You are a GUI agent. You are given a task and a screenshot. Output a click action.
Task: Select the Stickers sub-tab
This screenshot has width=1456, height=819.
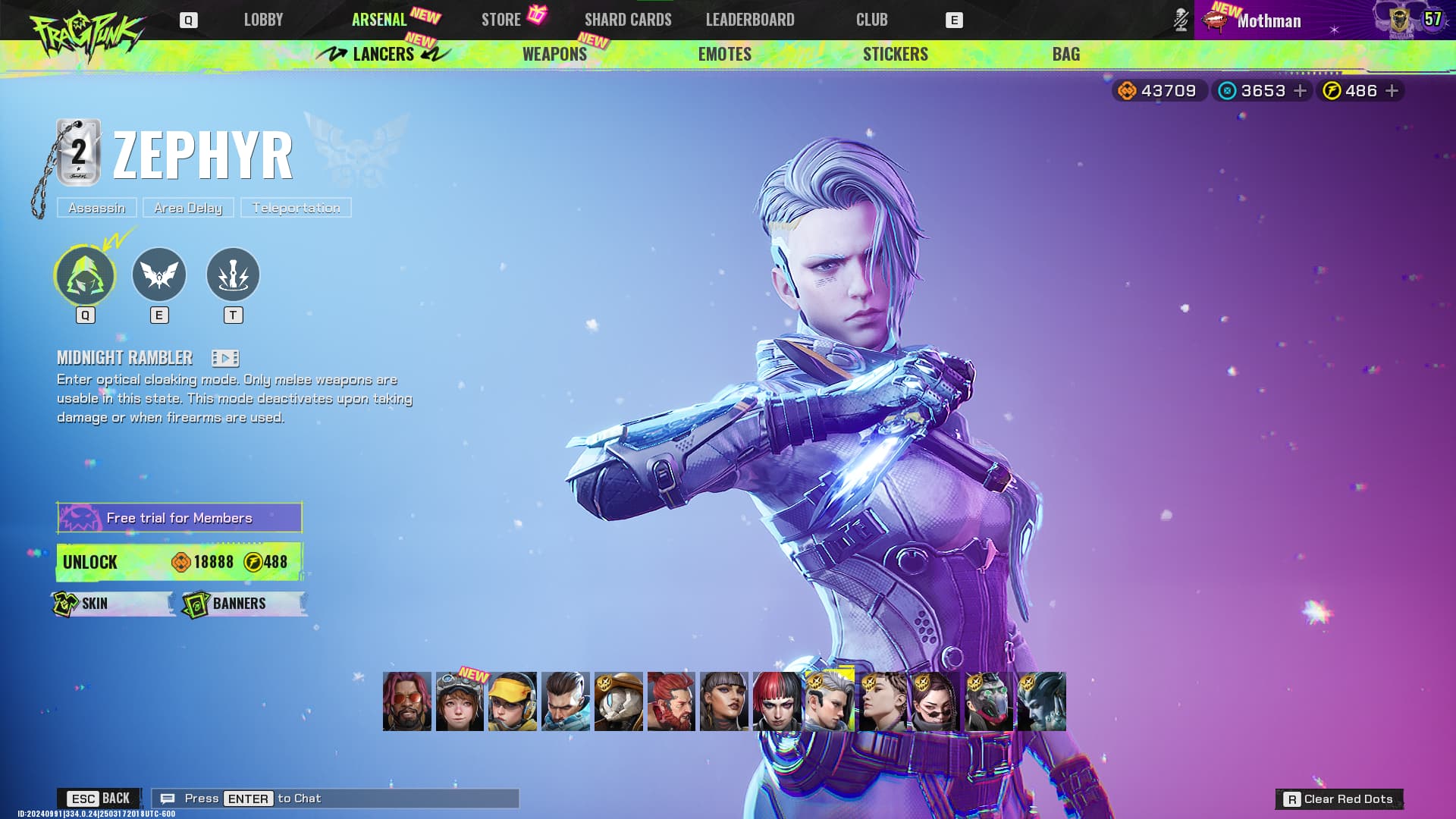[895, 54]
